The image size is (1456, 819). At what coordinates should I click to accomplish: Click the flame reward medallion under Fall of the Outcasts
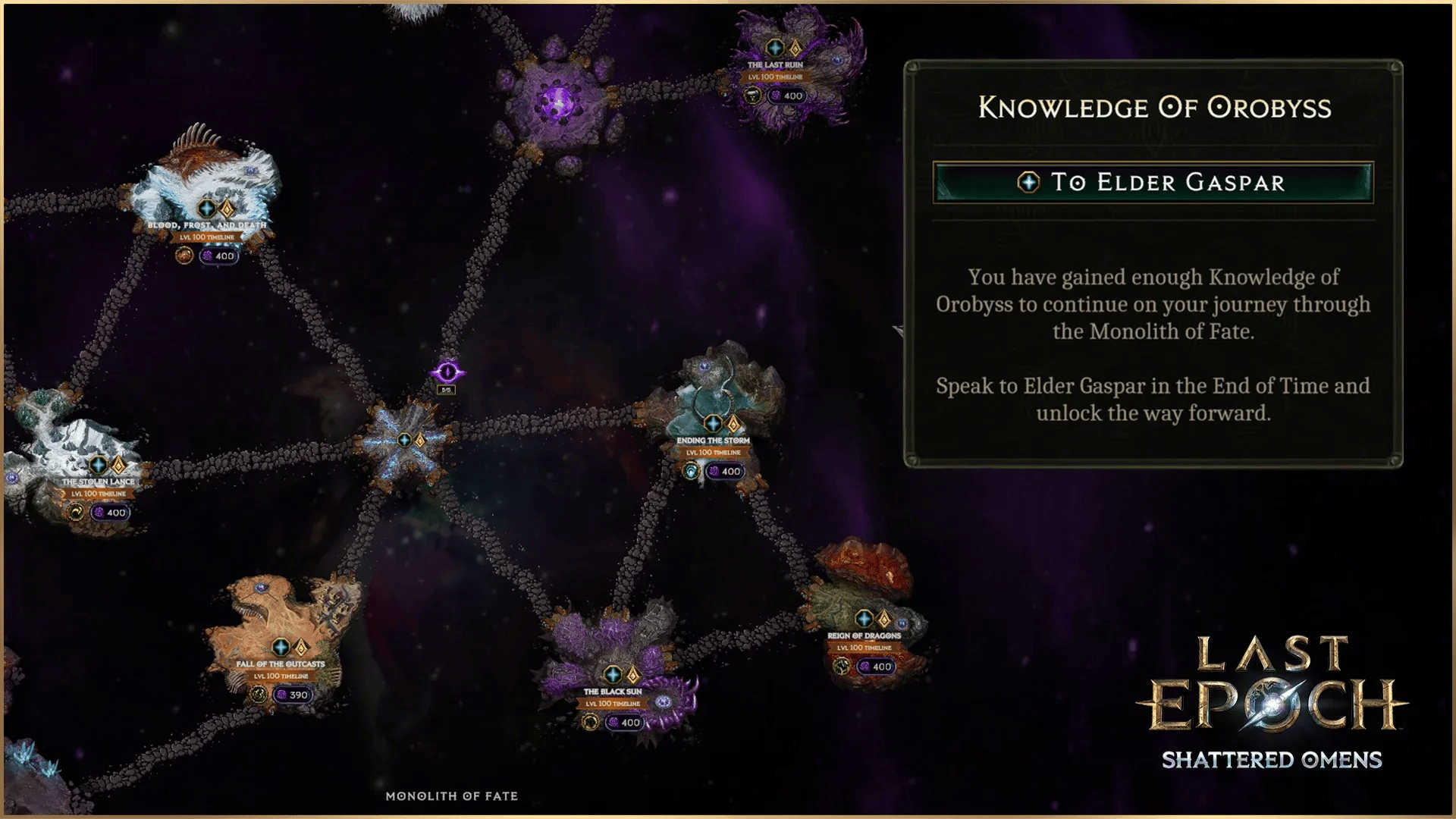tap(259, 695)
